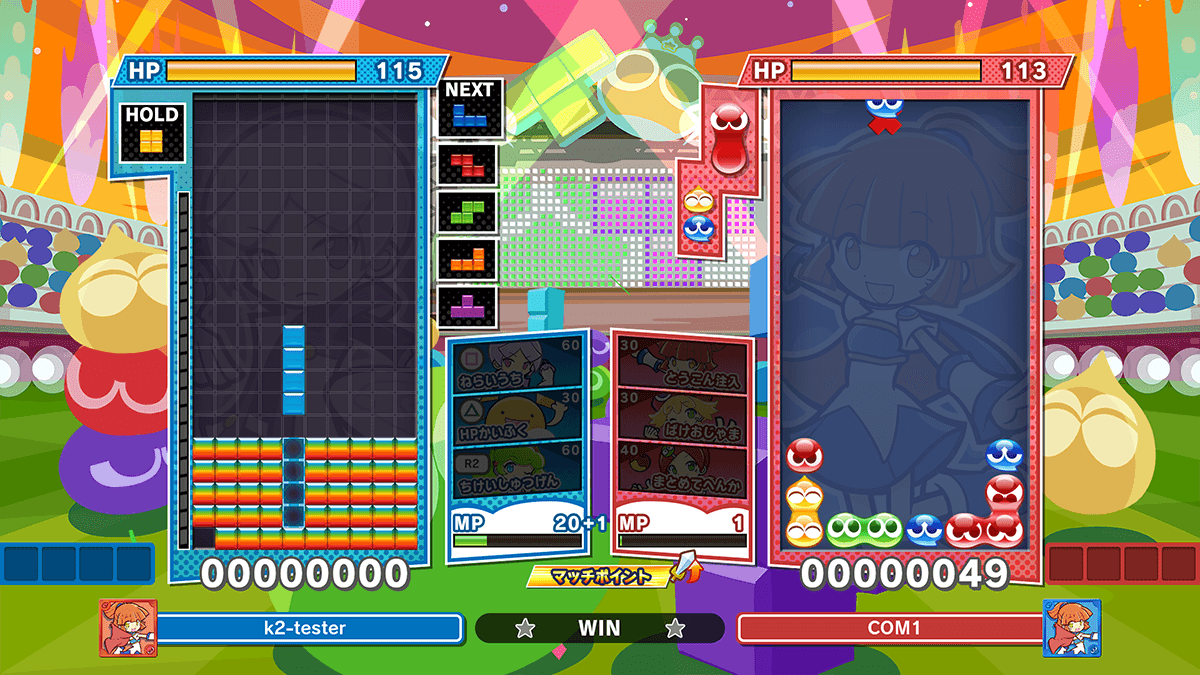The width and height of the screenshot is (1200, 675).
Task: Click the k2-tester player name plate
Action: tap(308, 629)
